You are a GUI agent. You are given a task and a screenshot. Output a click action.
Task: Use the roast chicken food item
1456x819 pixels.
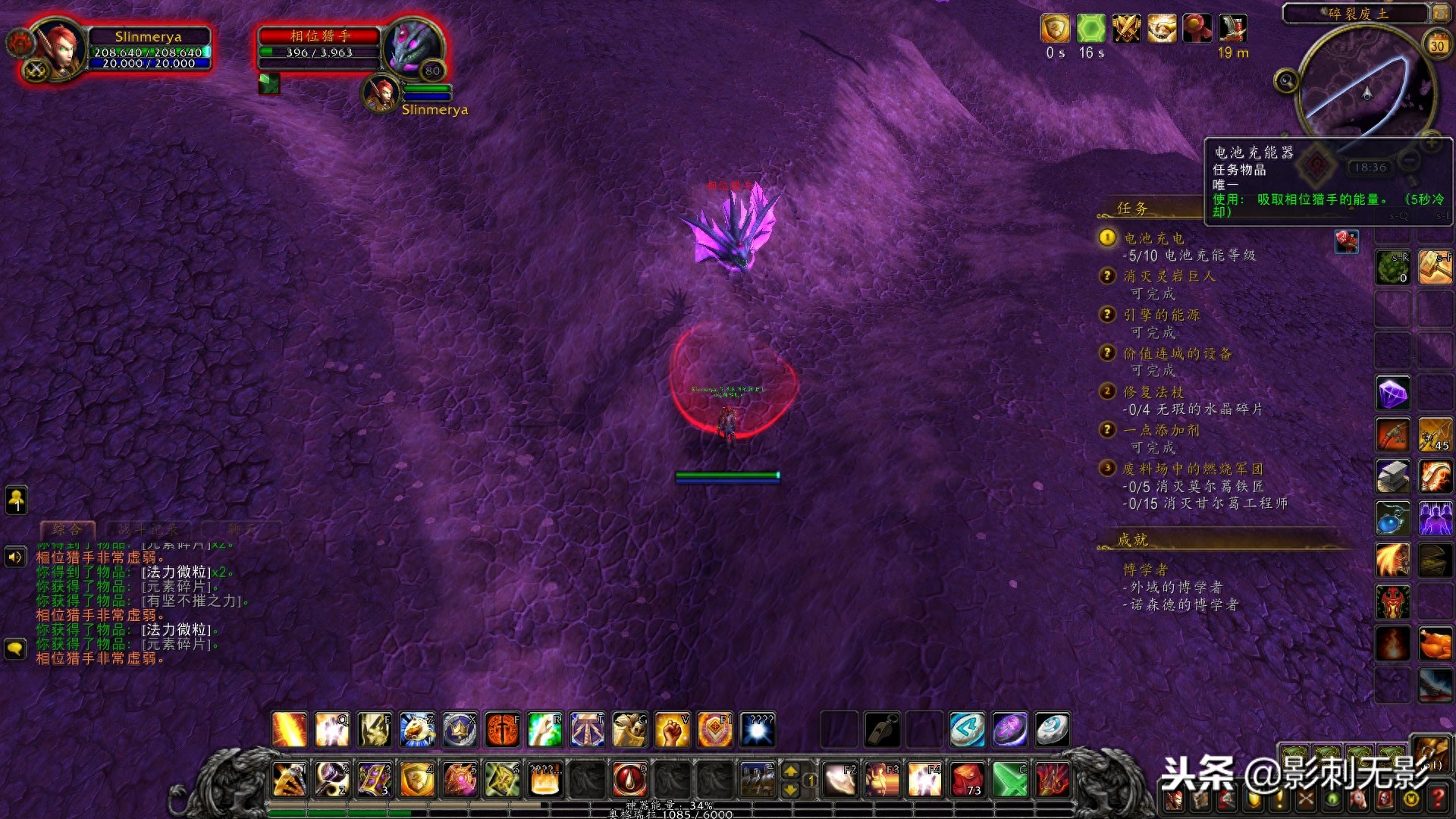point(1435,644)
